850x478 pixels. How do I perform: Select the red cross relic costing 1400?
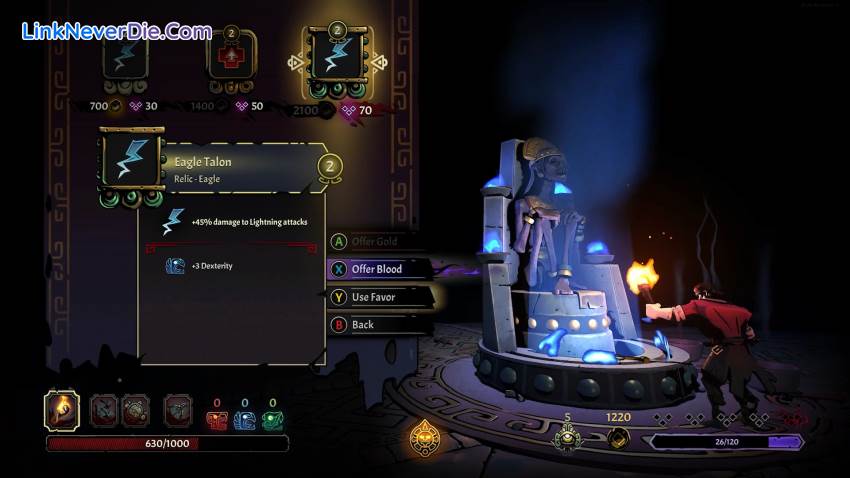[231, 58]
